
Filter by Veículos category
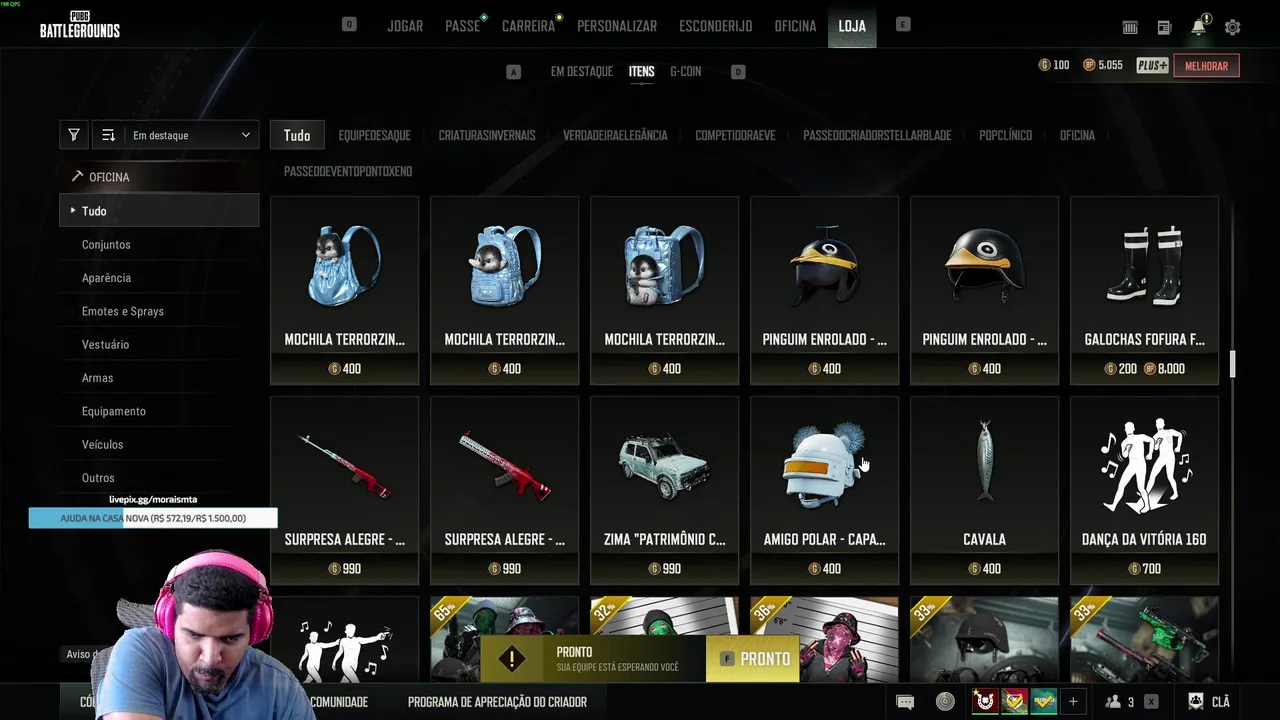point(102,445)
